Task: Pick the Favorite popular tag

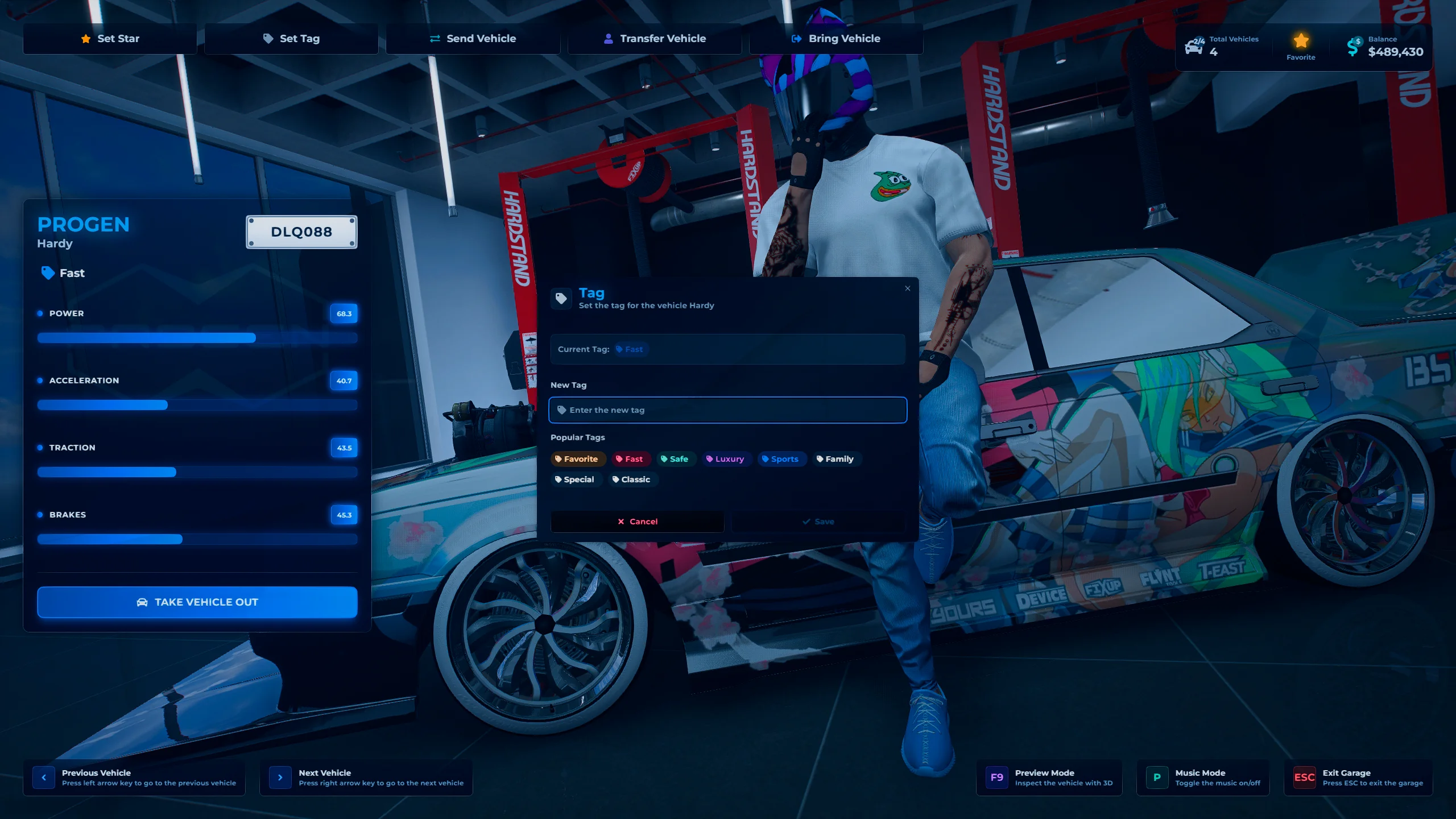Action: (x=577, y=459)
